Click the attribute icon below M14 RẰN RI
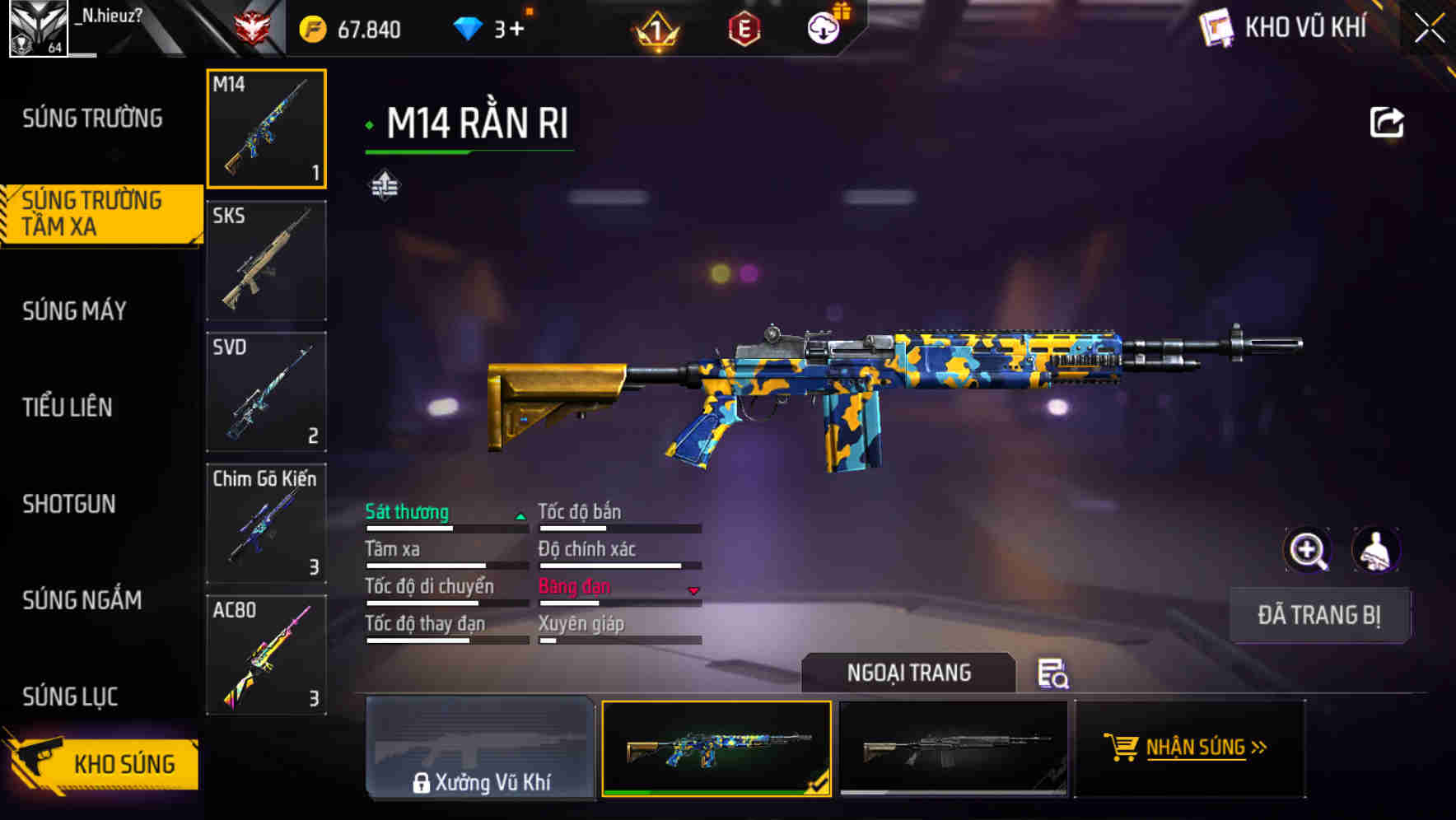The image size is (1456, 820). (384, 186)
